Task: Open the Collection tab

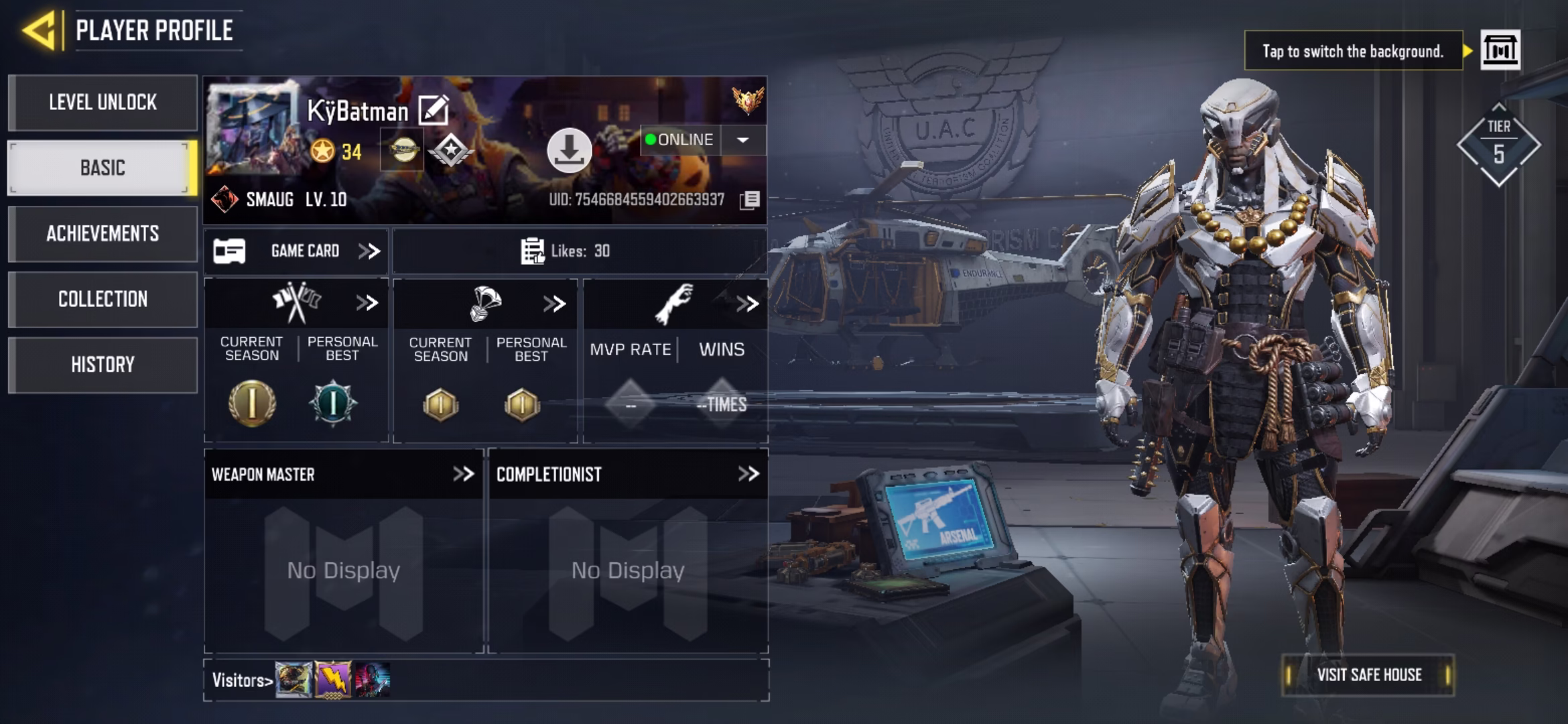Action: (x=103, y=299)
